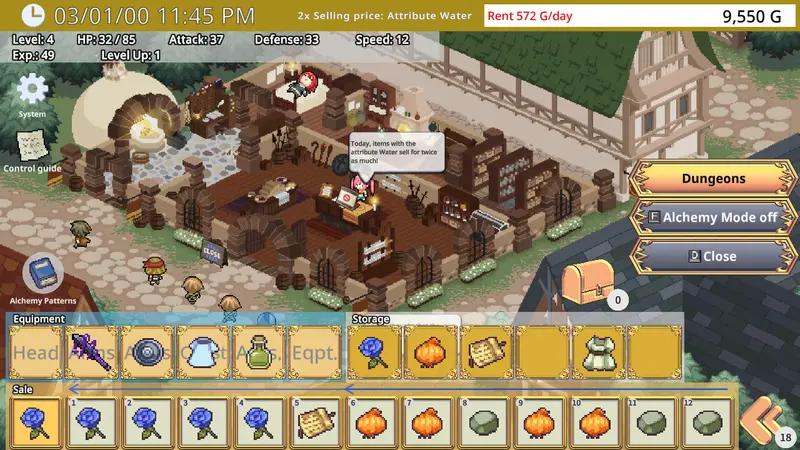Toggle Alchemy Mode off button
The width and height of the screenshot is (800, 450).
713,217
